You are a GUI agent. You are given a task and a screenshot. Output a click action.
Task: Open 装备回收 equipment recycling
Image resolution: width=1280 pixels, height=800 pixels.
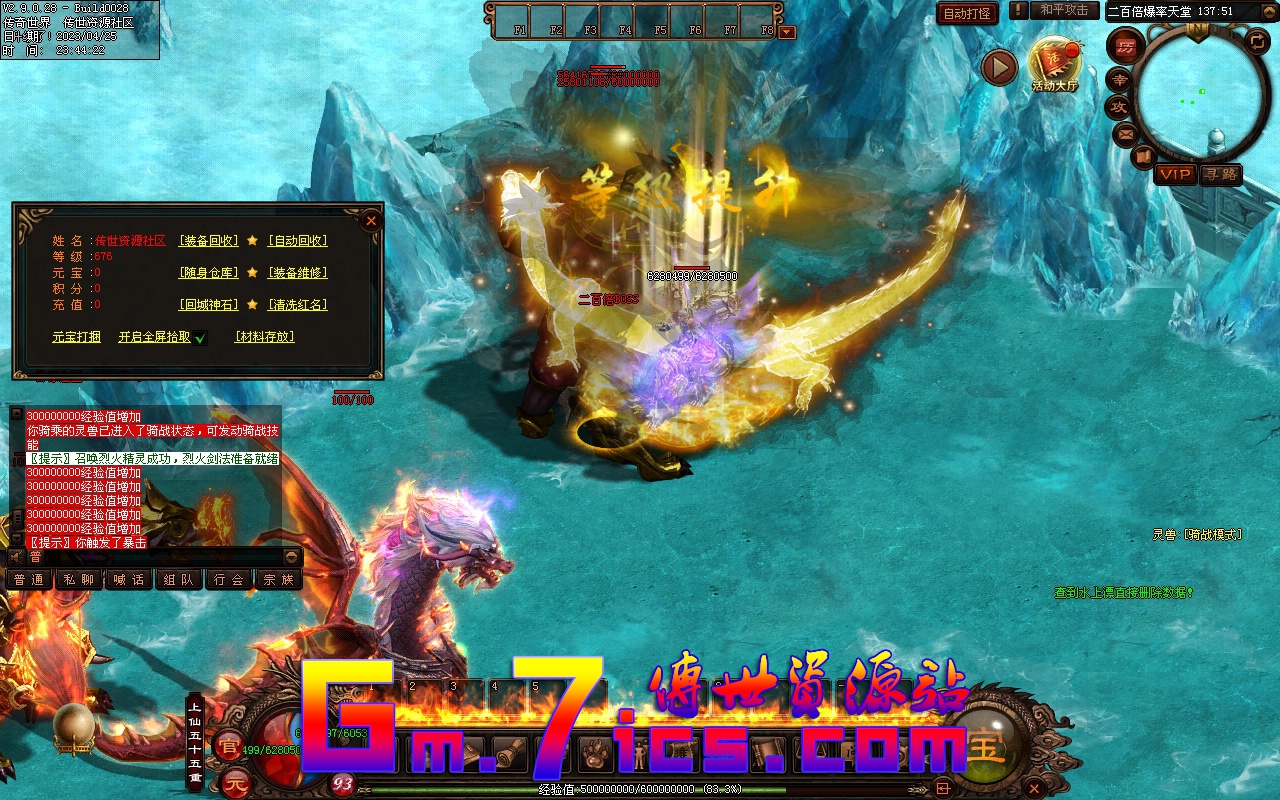point(209,241)
